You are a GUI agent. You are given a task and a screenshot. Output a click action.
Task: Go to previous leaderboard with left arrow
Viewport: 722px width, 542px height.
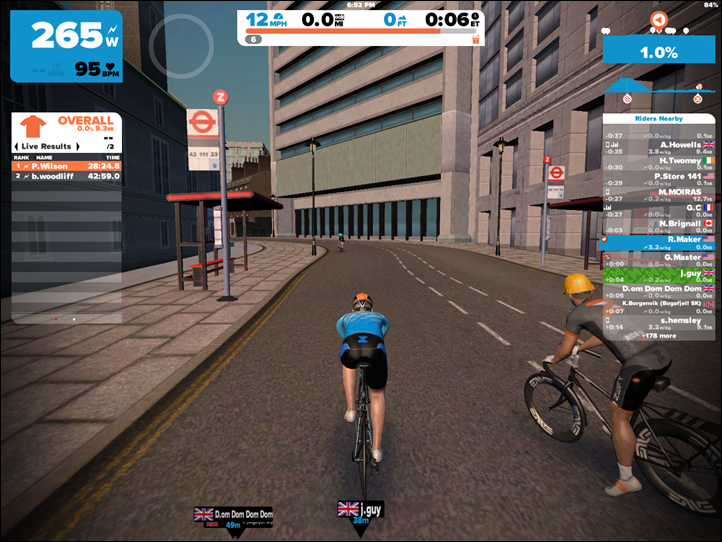click(x=18, y=146)
